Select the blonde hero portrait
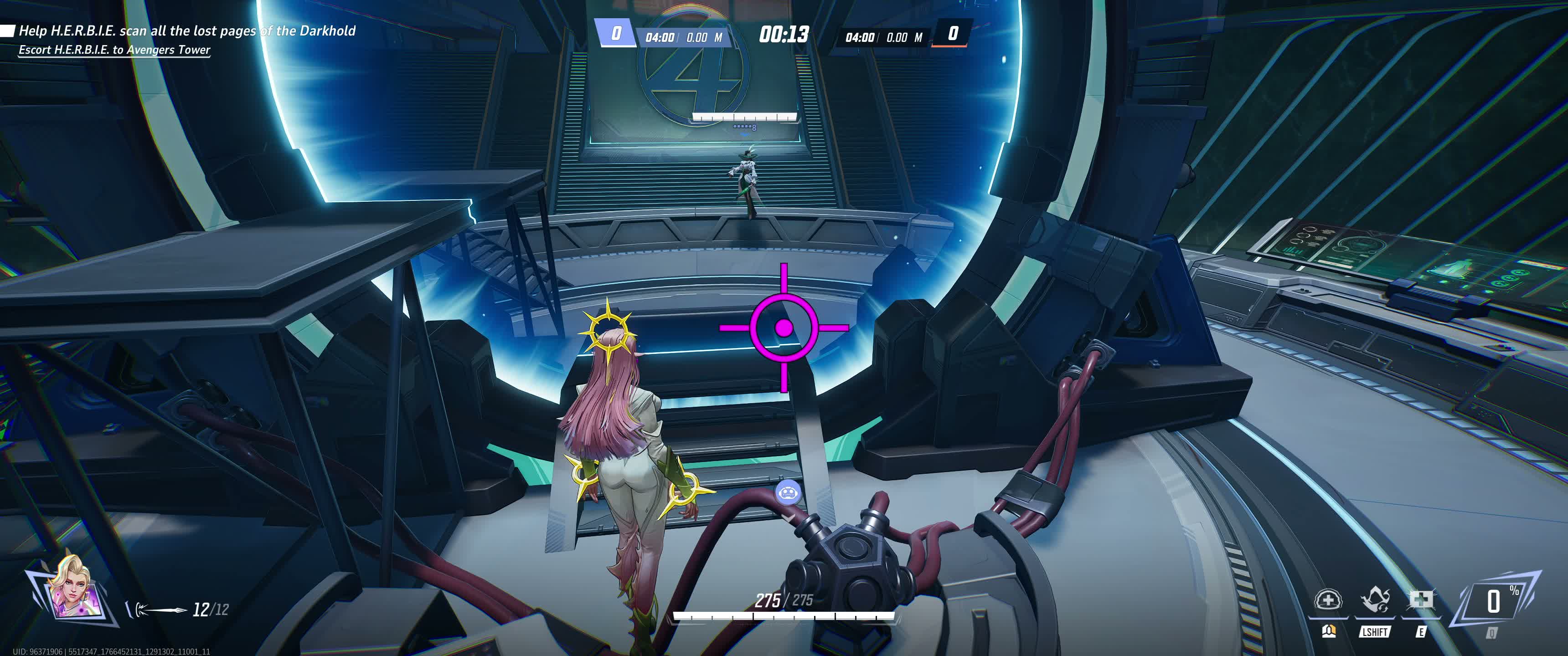 click(x=72, y=588)
